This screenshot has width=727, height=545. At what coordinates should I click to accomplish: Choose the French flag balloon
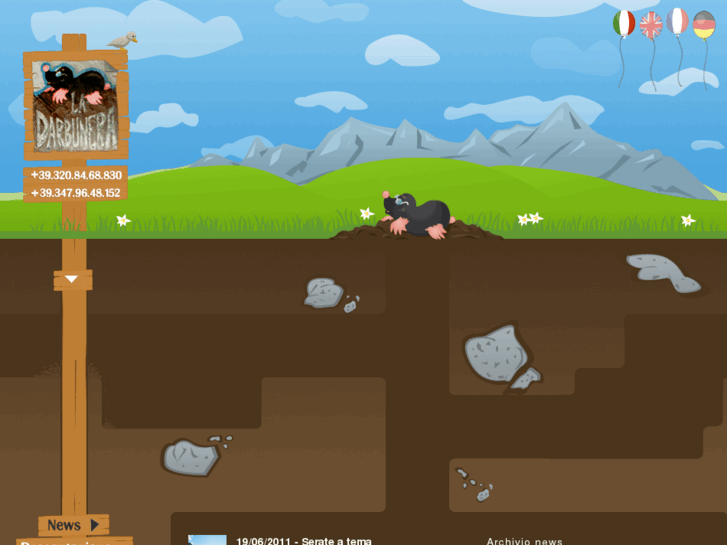[x=678, y=22]
